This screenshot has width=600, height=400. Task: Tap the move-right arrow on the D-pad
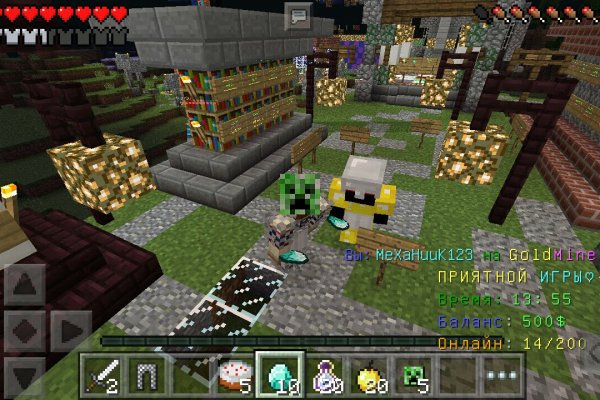tap(70, 330)
